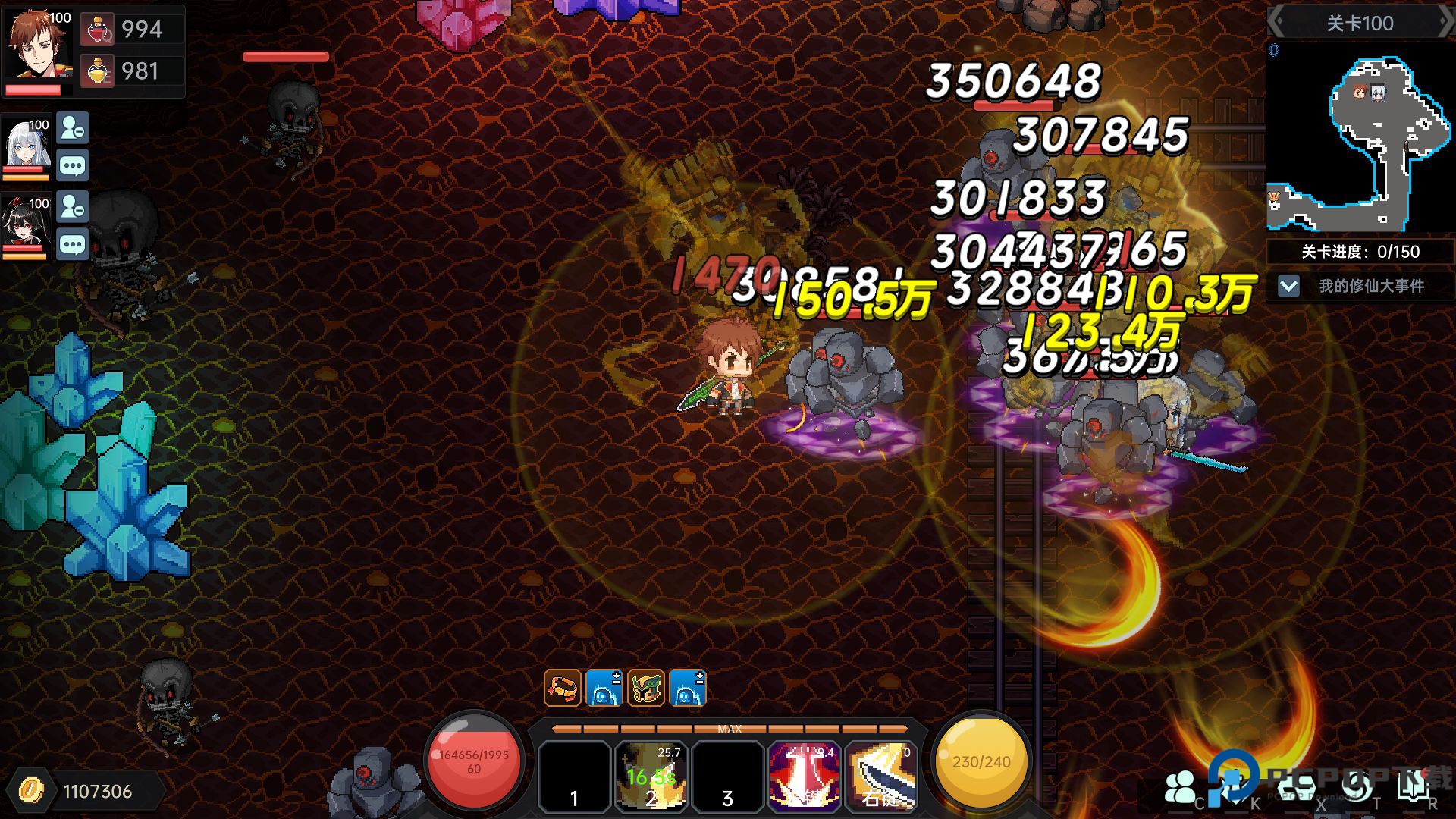Open the brown-haired hero's portrait

tap(38, 45)
